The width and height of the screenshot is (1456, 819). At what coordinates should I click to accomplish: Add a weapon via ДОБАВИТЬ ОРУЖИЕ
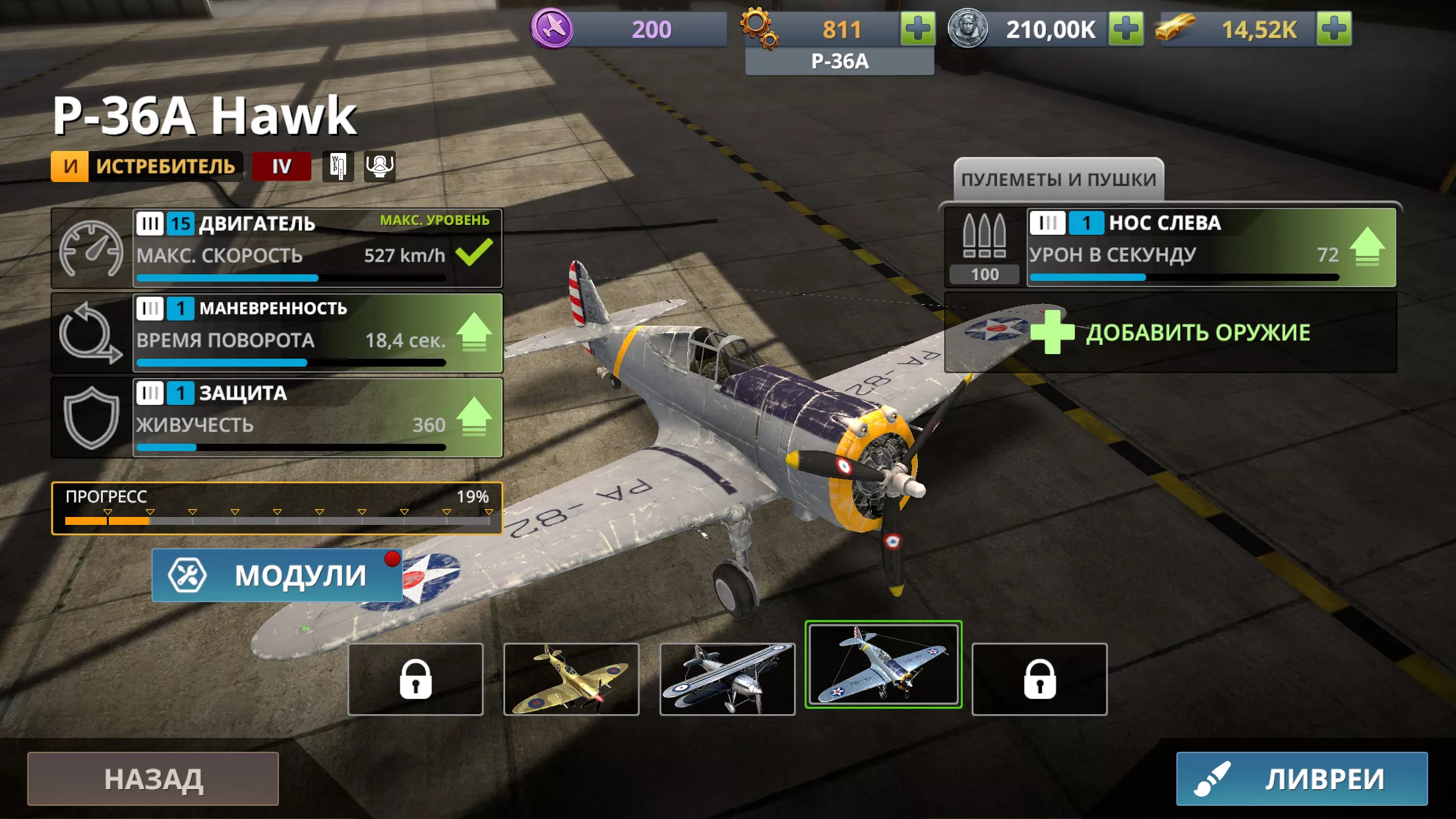[1170, 332]
